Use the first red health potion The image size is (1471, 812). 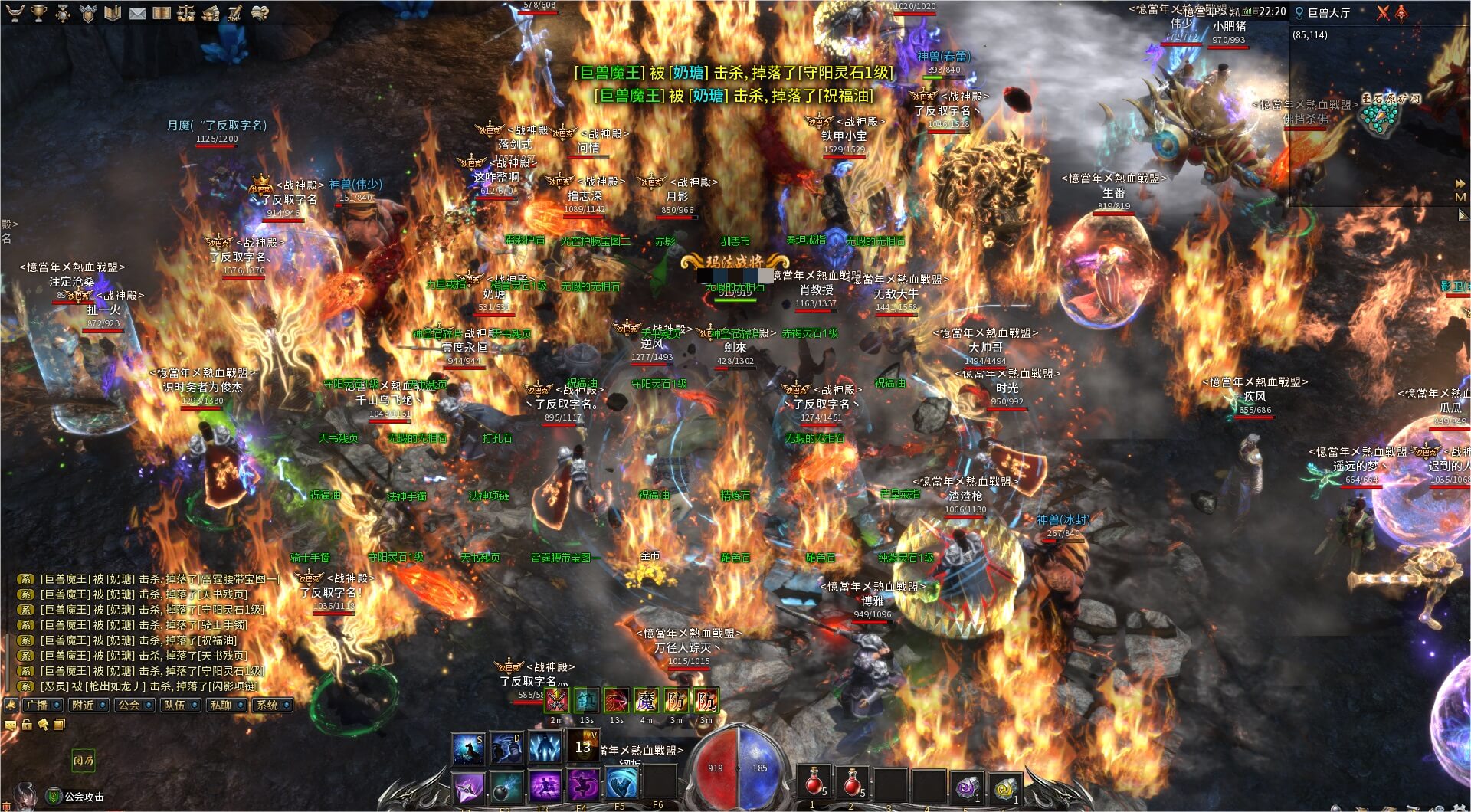pos(814,784)
